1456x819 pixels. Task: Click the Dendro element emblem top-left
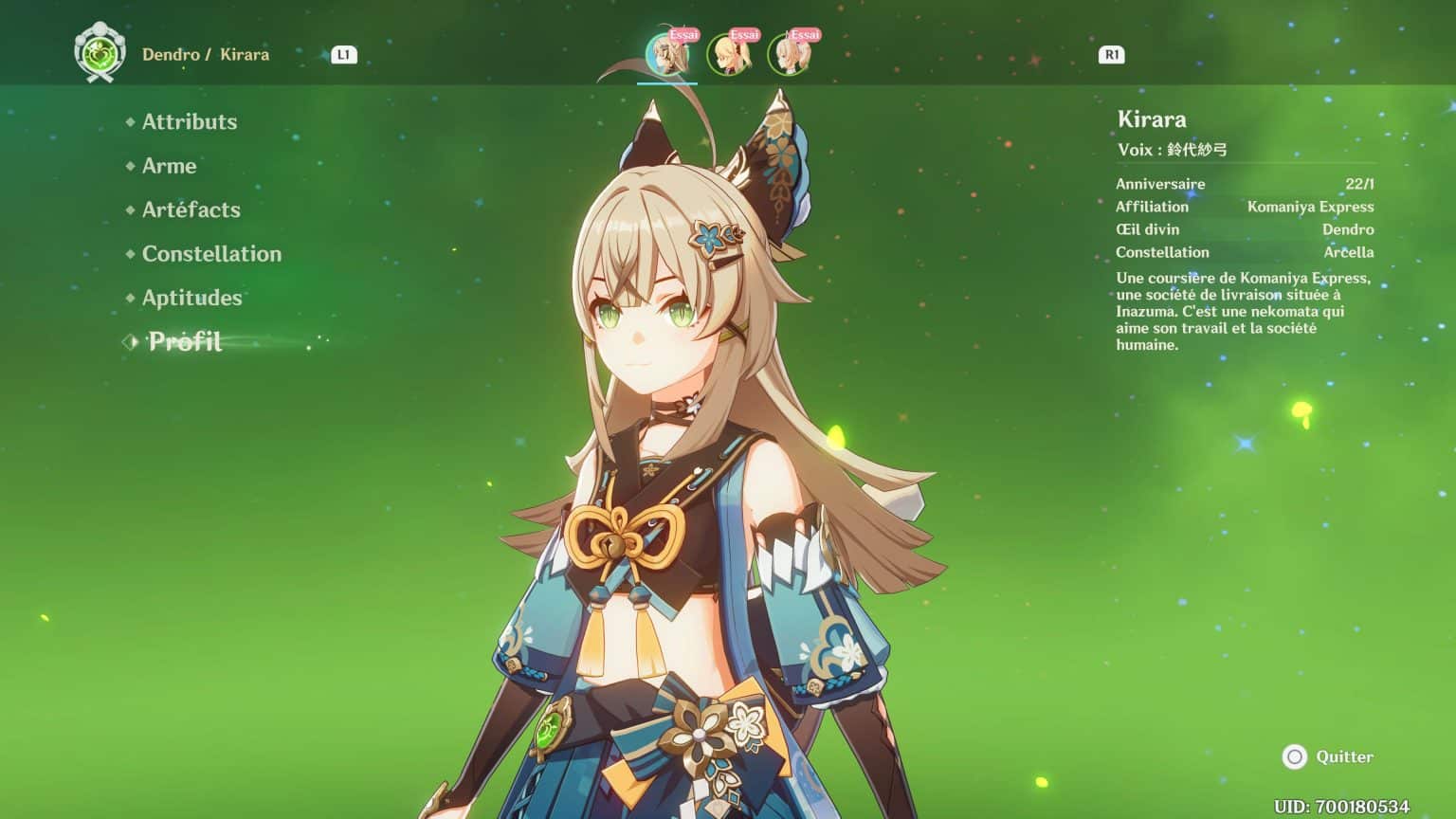[98, 54]
